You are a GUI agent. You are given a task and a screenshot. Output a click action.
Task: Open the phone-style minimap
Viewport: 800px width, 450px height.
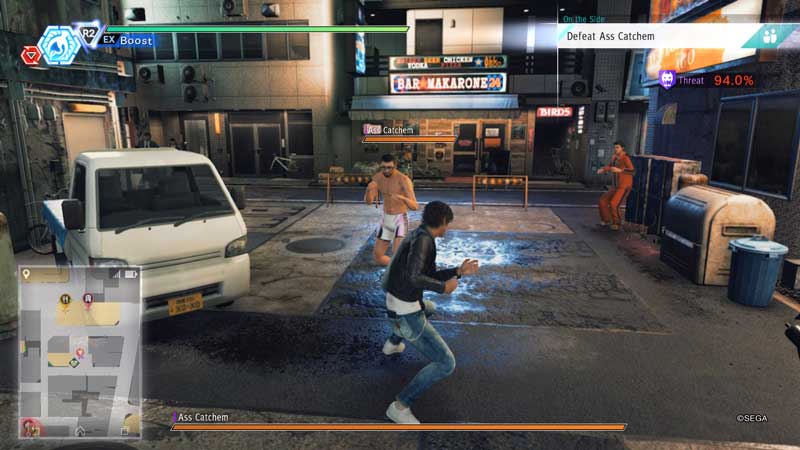pos(79,350)
